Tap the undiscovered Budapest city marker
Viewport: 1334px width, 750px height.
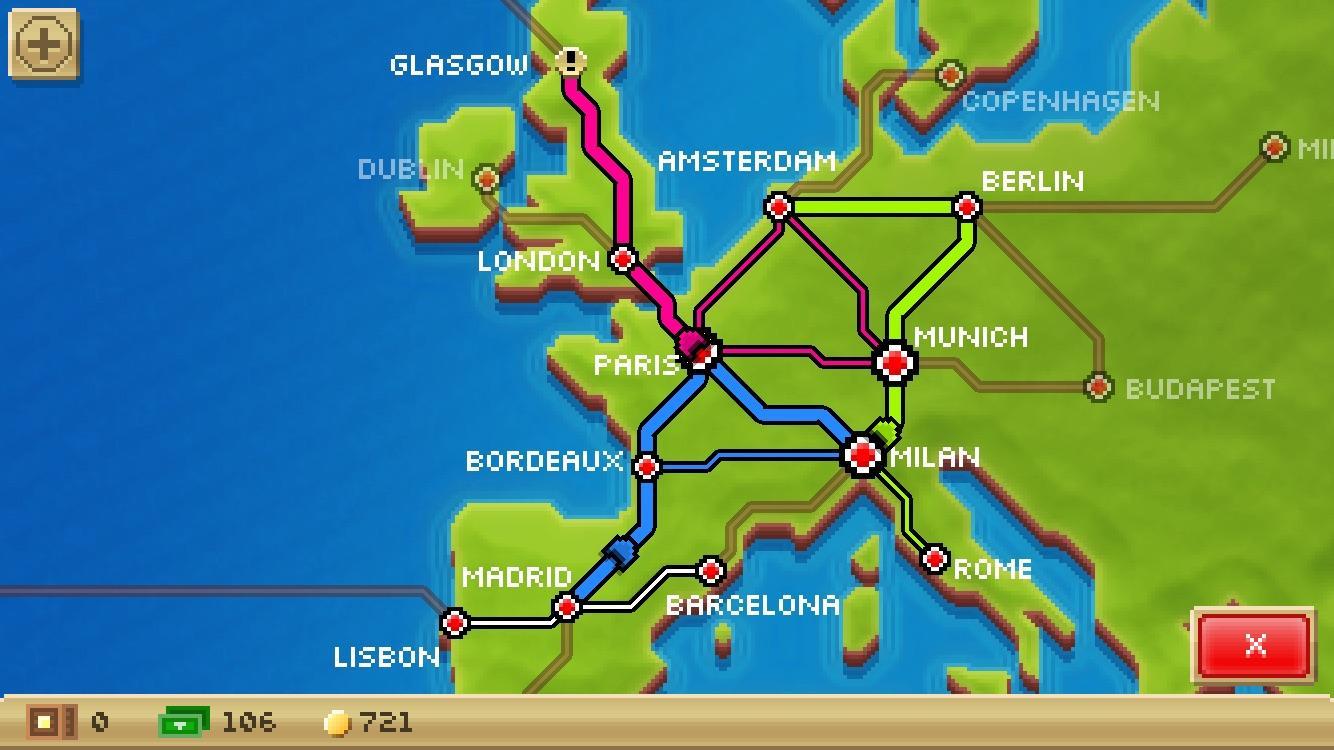[x=1097, y=384]
